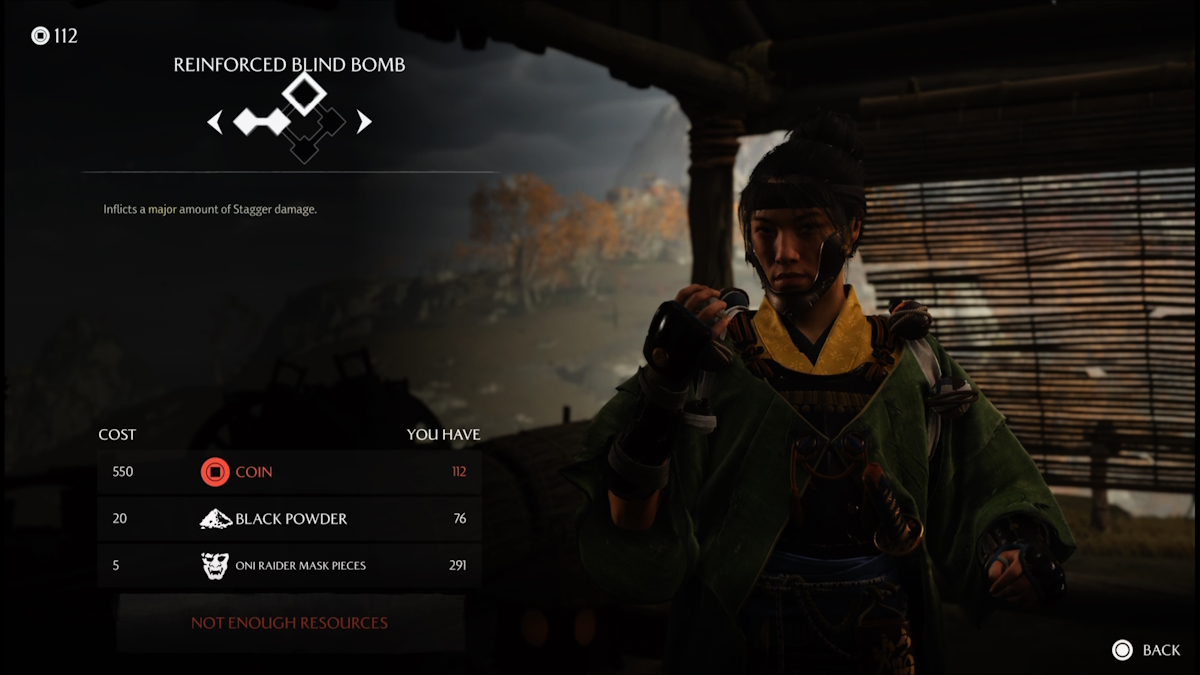1200x675 pixels.
Task: Select the dark rightmost diamond upgrade node
Action: (332, 122)
